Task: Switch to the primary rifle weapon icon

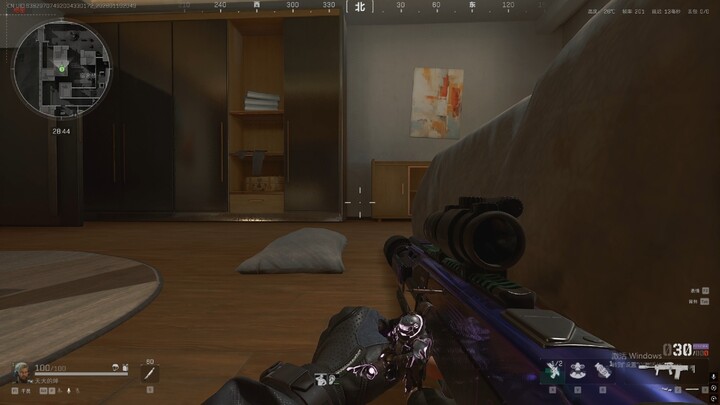Action: click(669, 370)
